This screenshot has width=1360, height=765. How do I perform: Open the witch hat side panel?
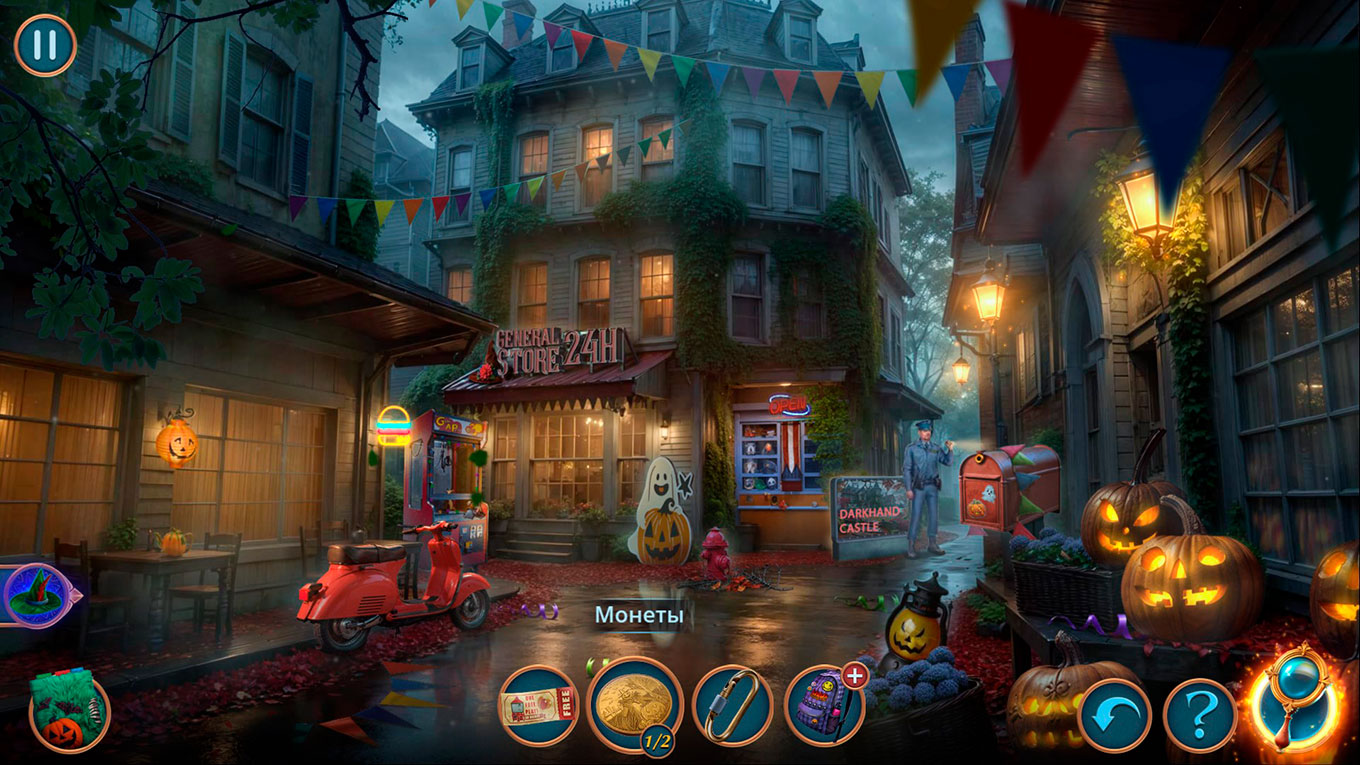(37, 595)
